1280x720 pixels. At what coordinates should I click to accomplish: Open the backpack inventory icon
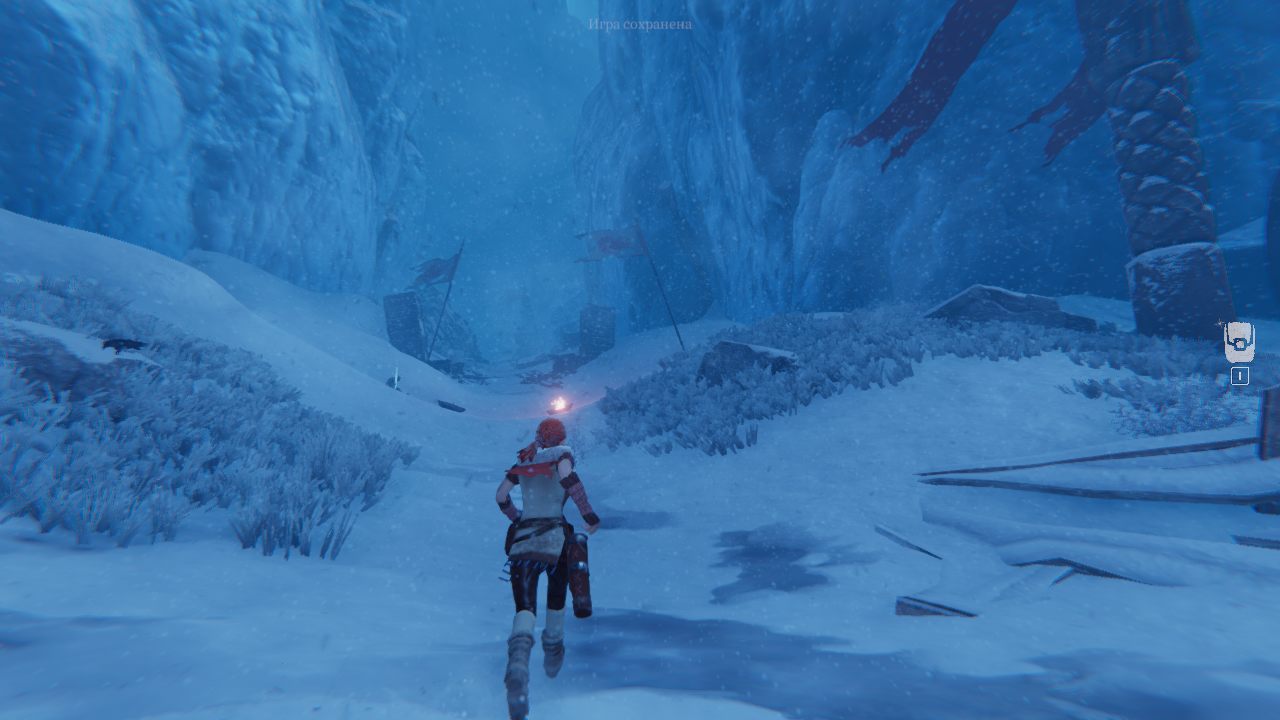(x=1239, y=343)
